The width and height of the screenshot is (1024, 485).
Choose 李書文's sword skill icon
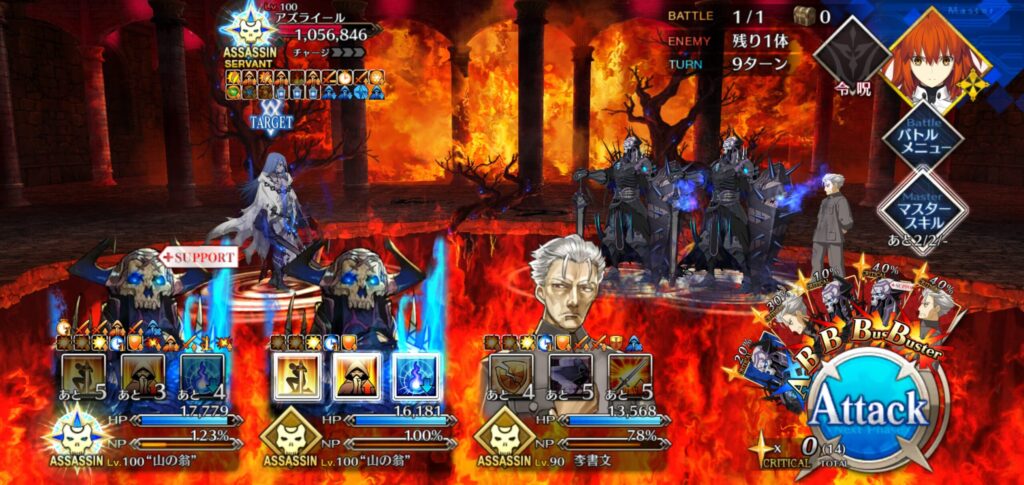coord(629,376)
